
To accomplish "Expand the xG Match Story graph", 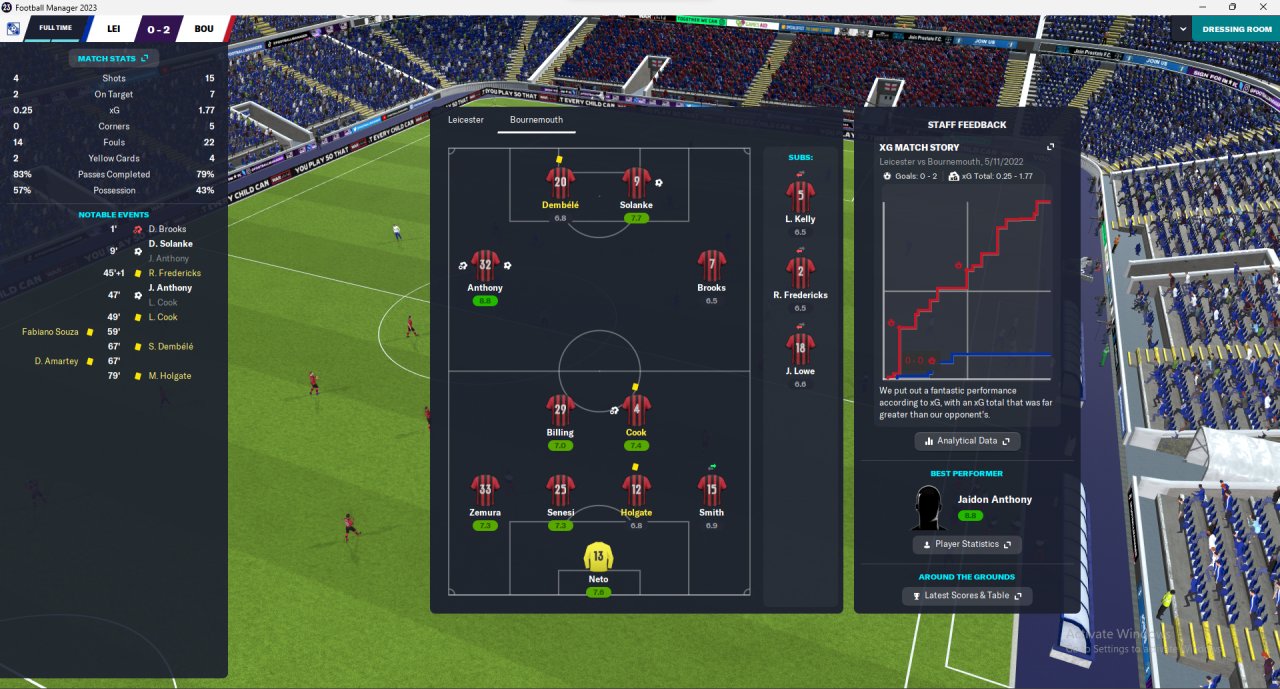I will click(x=1051, y=147).
